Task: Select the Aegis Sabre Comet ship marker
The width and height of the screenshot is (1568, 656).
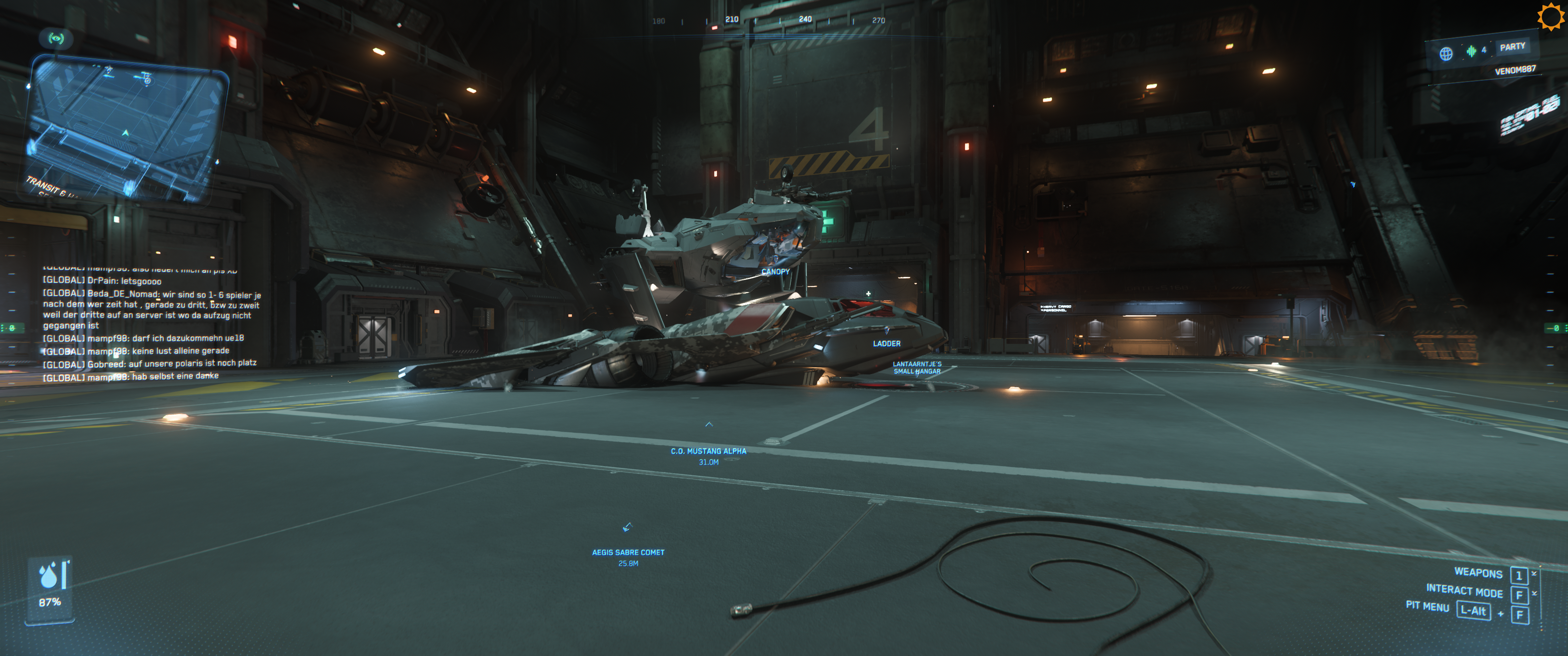Action: point(628,552)
